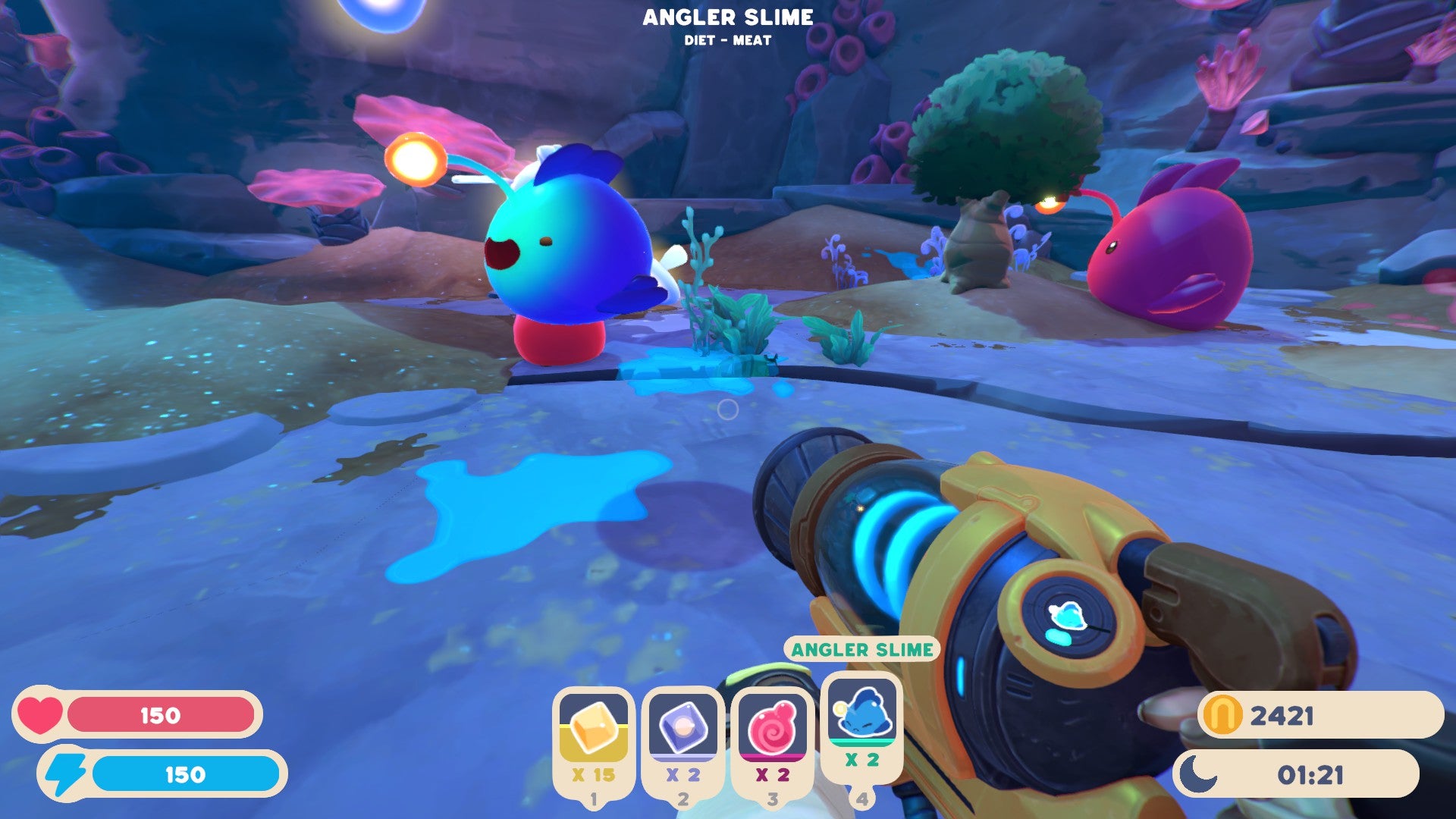1456x819 pixels.
Task: Click the circular aiming reticle
Action: click(726, 409)
